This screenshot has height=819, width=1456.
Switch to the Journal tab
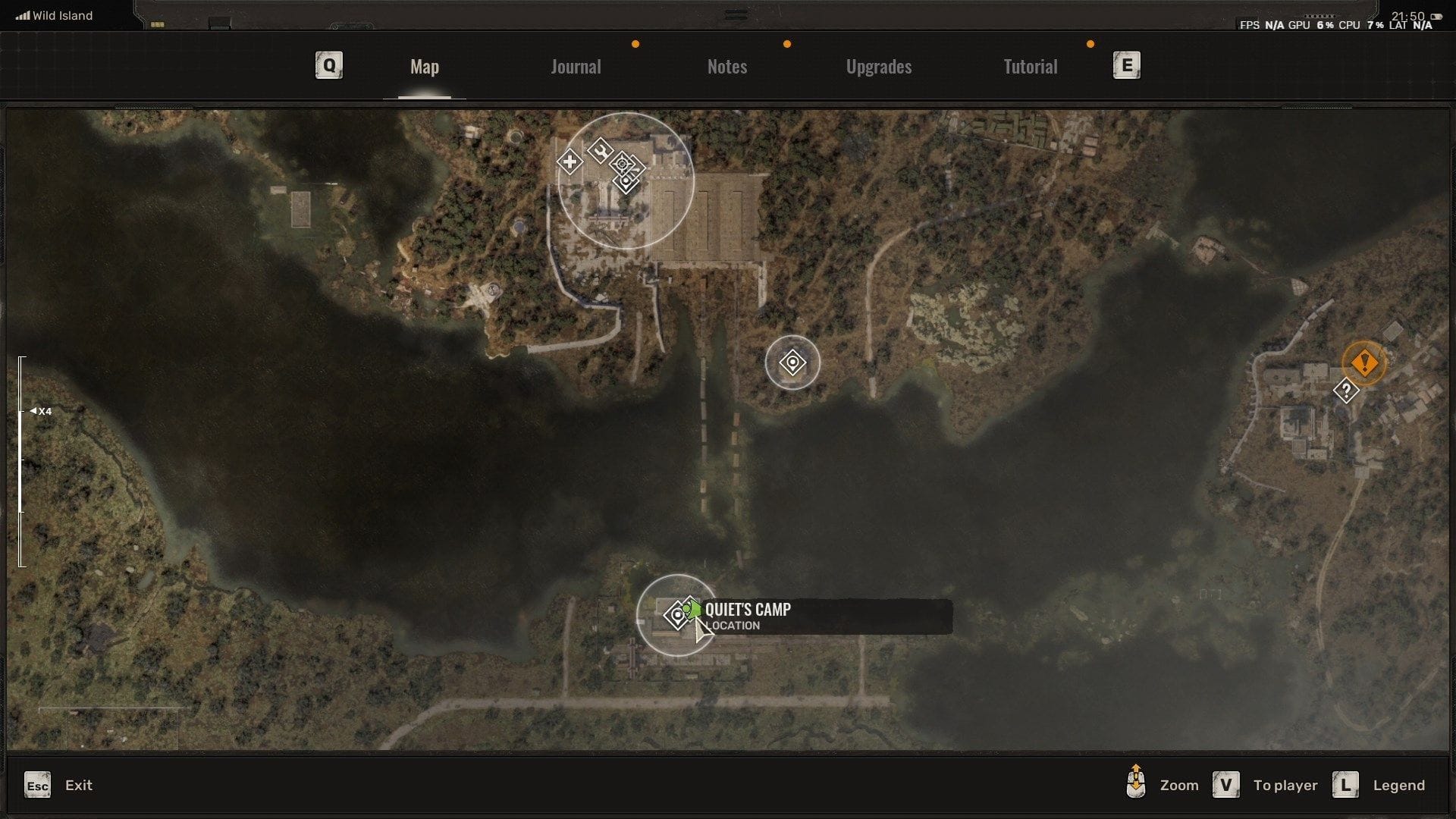(x=576, y=67)
